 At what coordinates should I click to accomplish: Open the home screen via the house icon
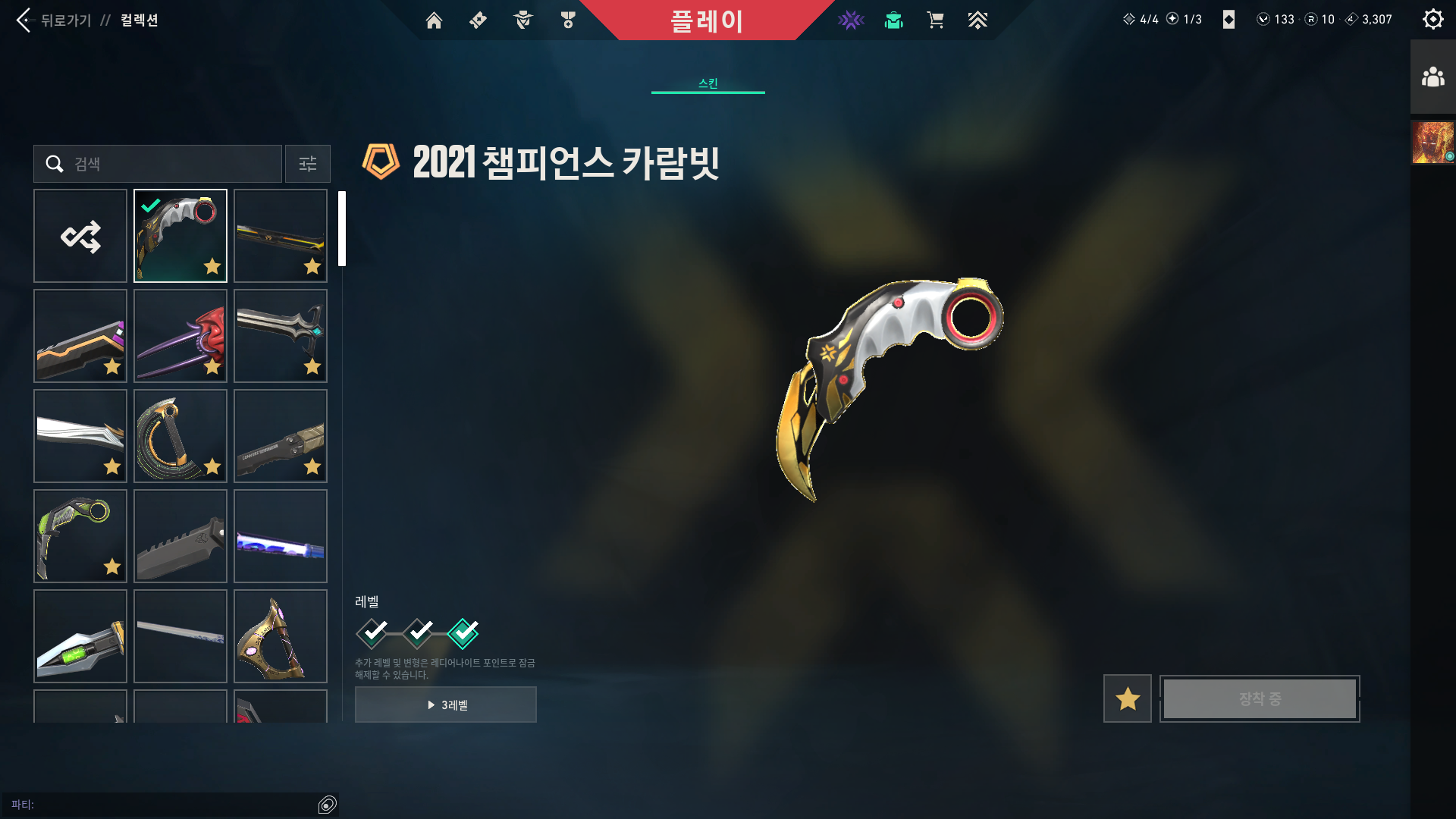point(434,20)
